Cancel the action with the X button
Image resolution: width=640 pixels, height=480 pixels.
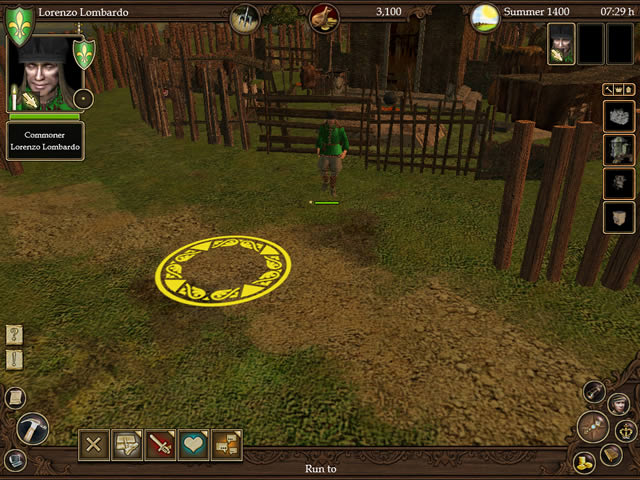94,444
